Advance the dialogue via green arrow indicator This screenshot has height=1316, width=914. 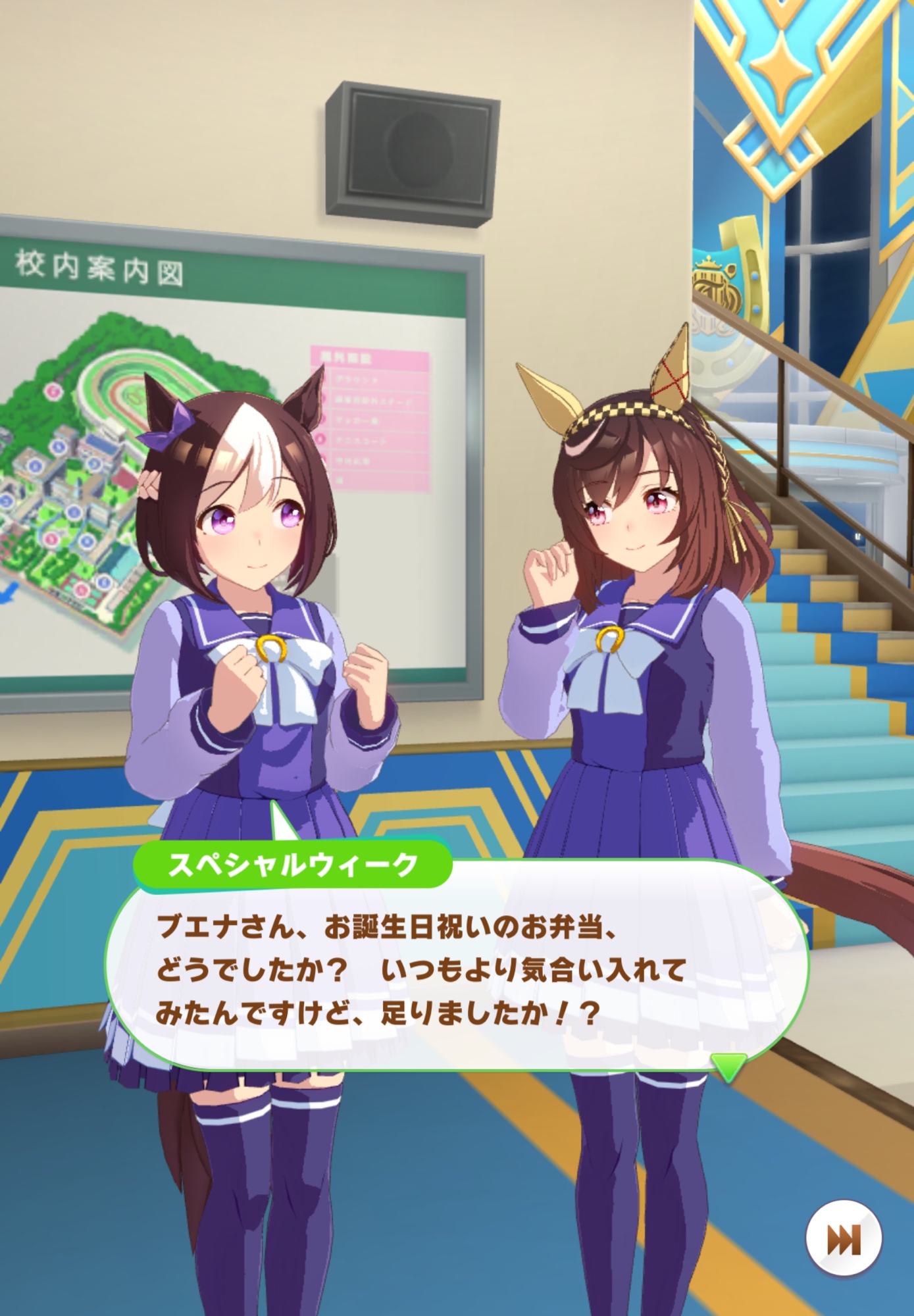point(729,1065)
